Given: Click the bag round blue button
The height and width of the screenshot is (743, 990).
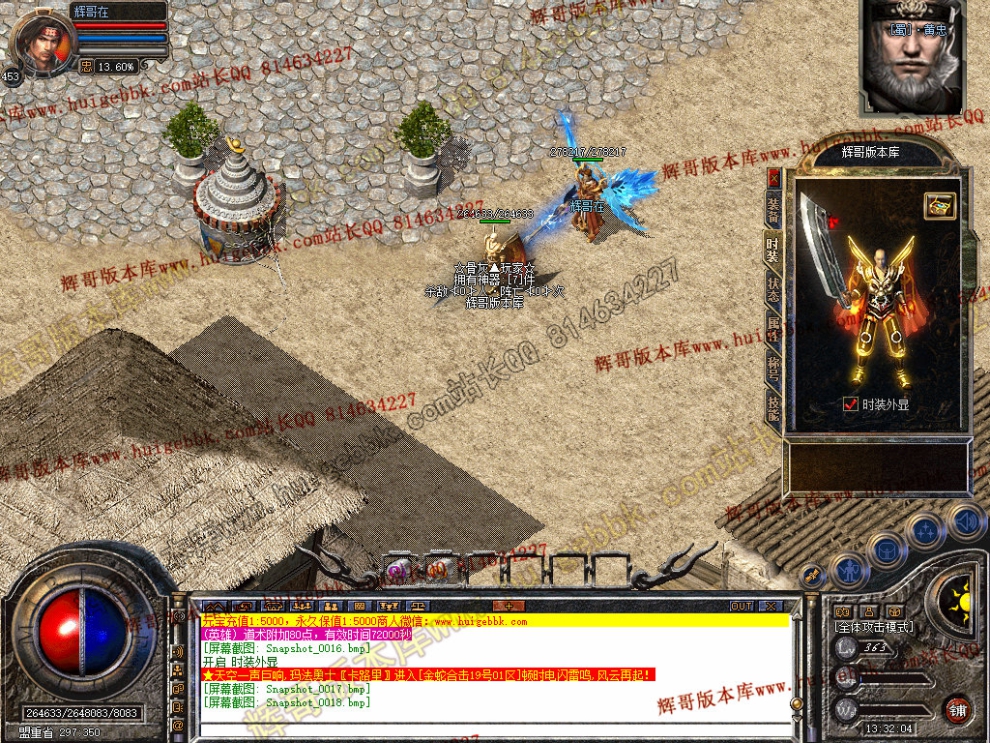Looking at the screenshot, I should click(887, 549).
